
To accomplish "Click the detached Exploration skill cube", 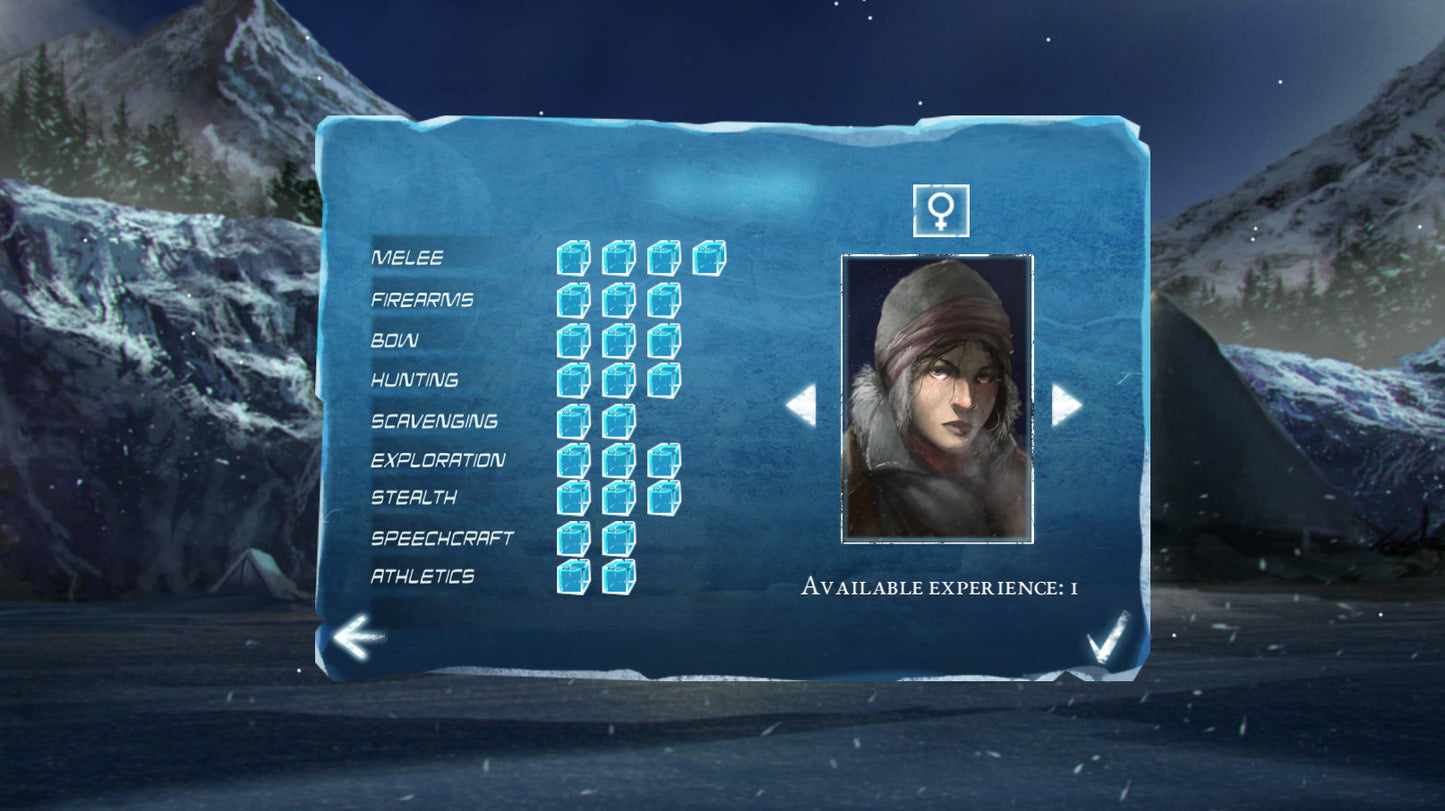I will coord(663,460).
